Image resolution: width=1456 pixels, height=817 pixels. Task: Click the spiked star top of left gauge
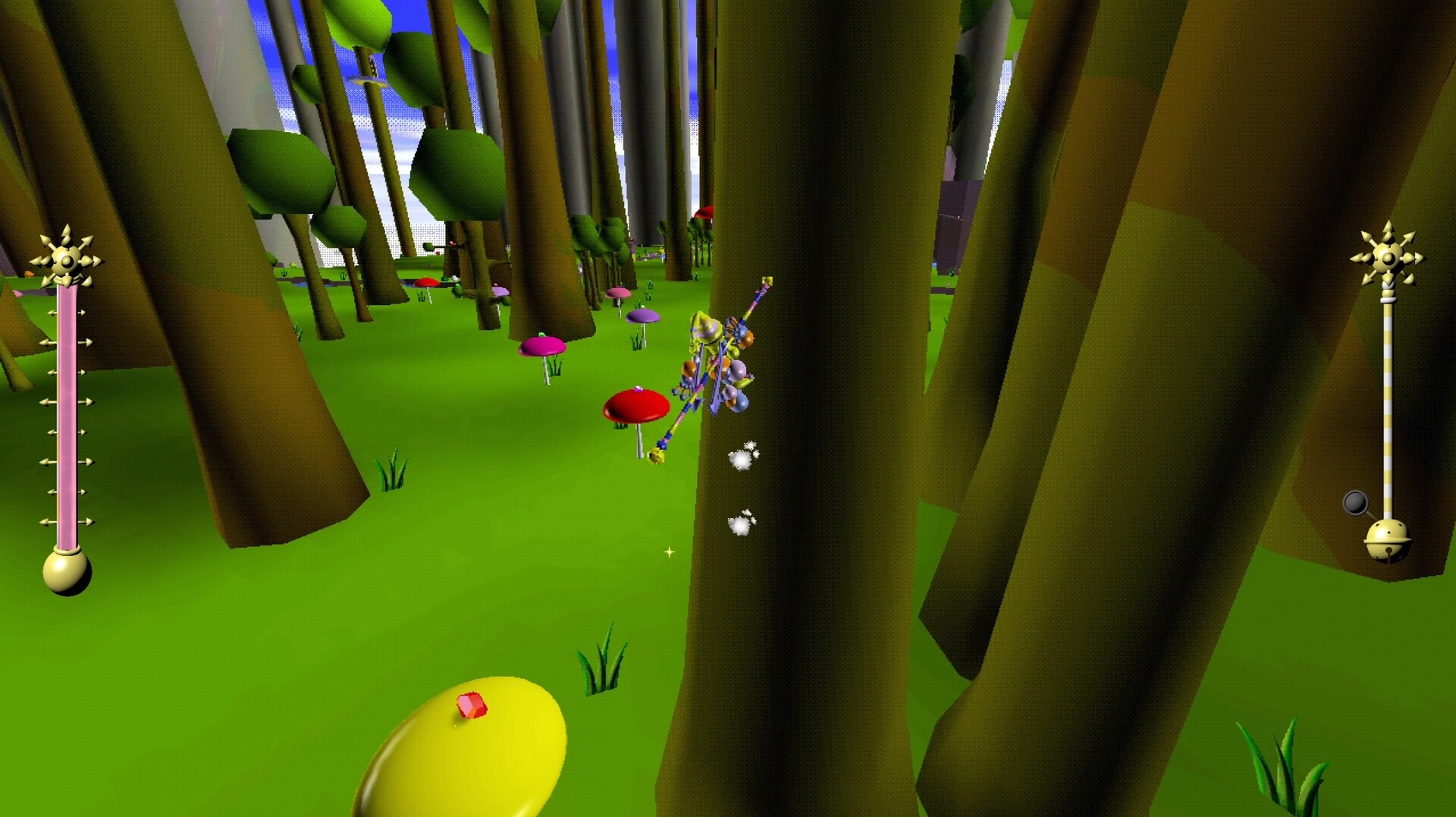coord(64,262)
